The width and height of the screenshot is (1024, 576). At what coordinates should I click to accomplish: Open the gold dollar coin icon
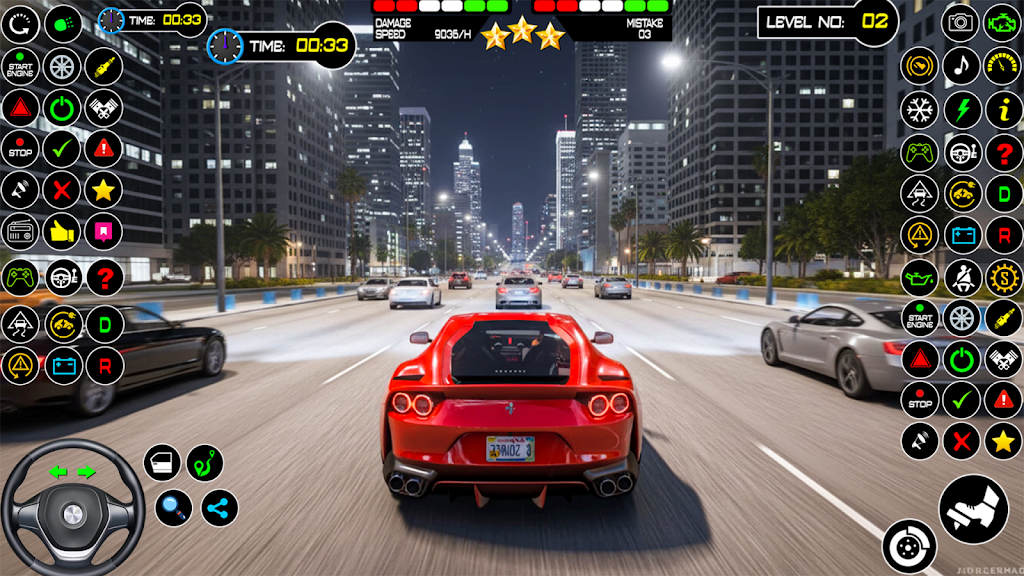tap(1003, 277)
